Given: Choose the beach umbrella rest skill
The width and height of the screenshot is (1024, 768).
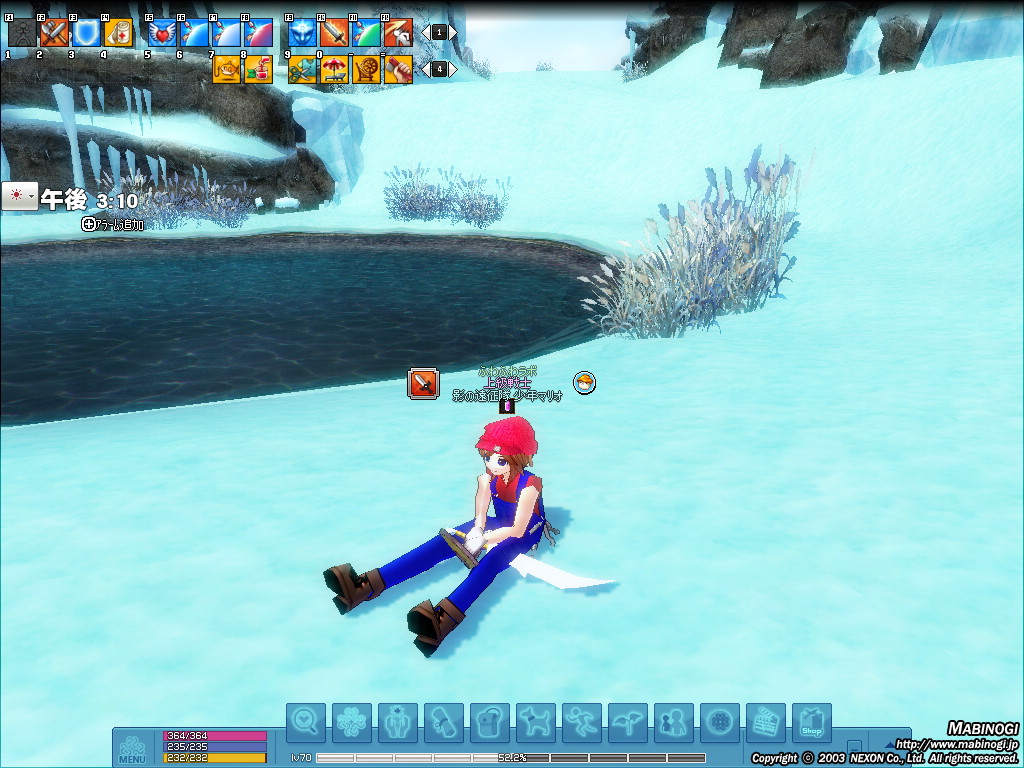Looking at the screenshot, I should [x=334, y=69].
